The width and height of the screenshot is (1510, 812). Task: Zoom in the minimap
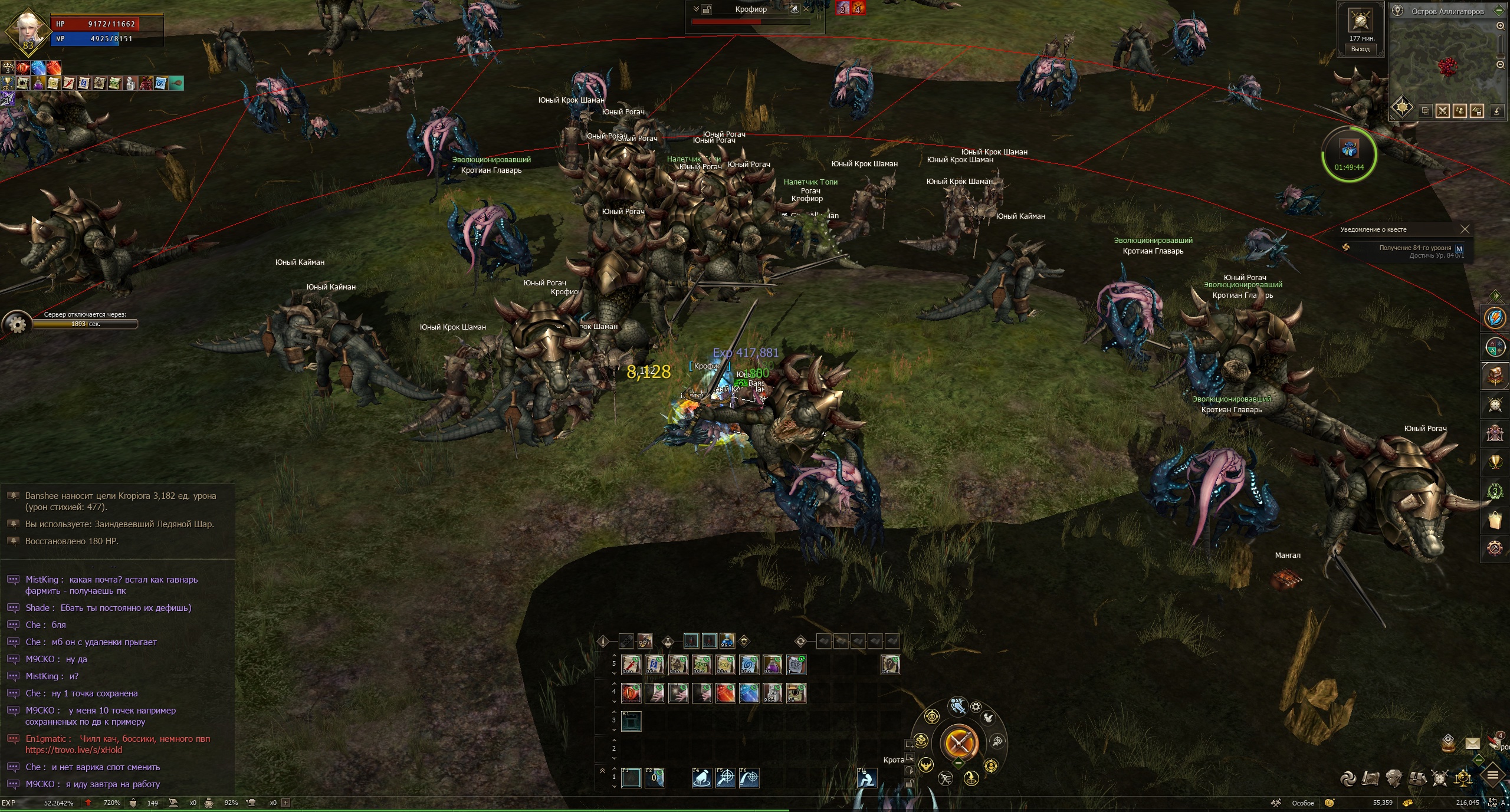pos(1501,26)
